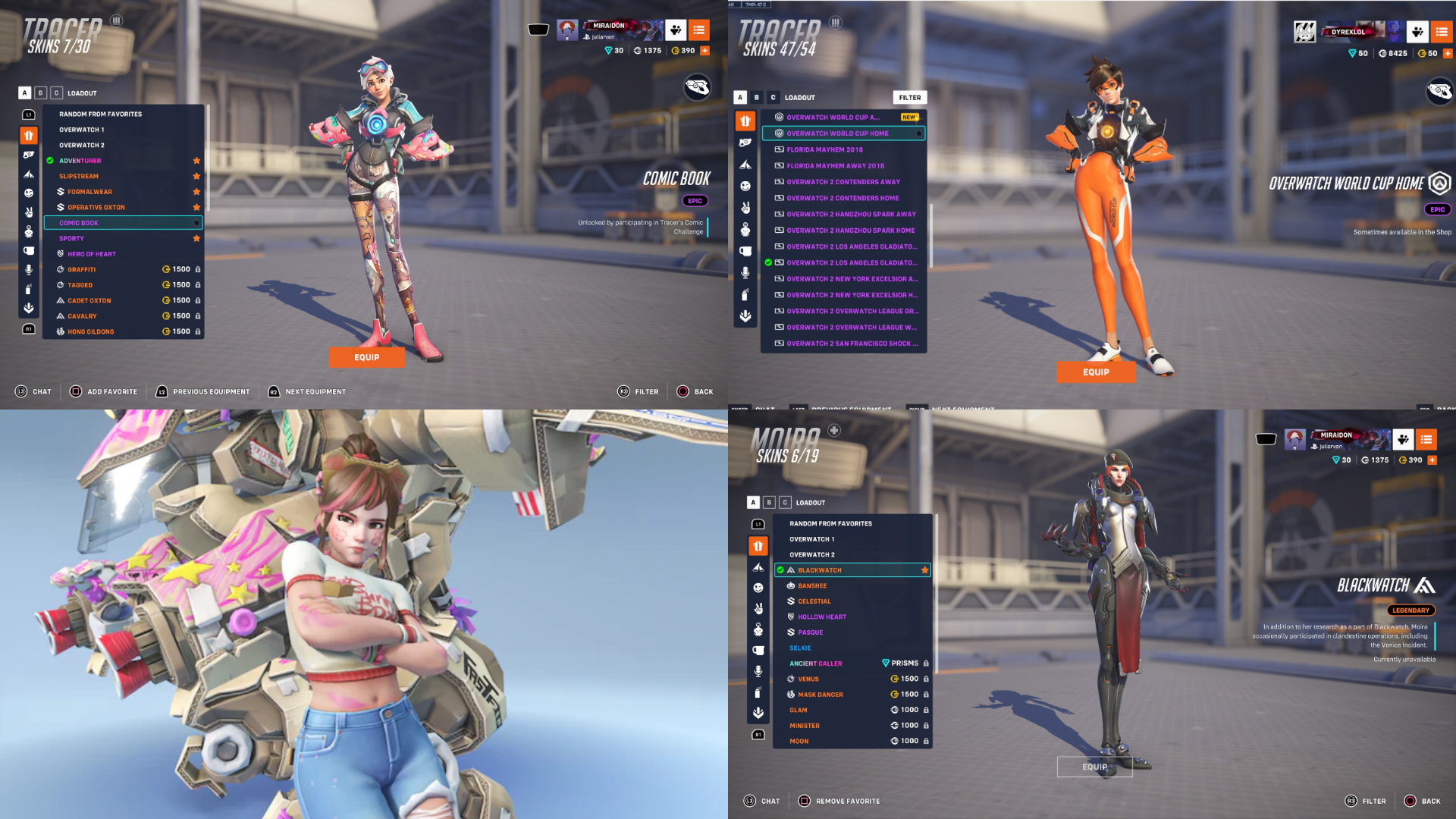This screenshot has width=1456, height=819.
Task: Switch to loadout tab B
Action: (39, 93)
